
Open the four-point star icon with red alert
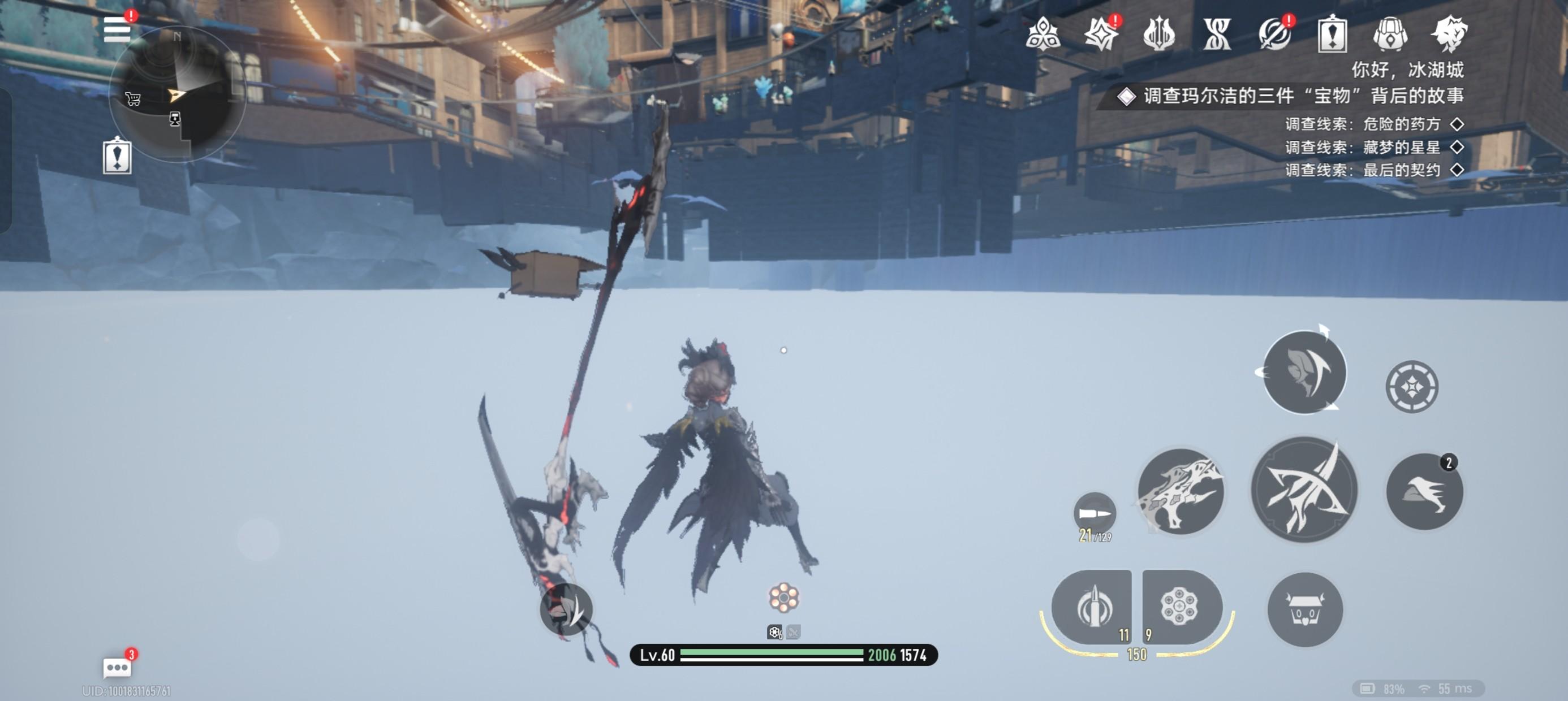1101,33
